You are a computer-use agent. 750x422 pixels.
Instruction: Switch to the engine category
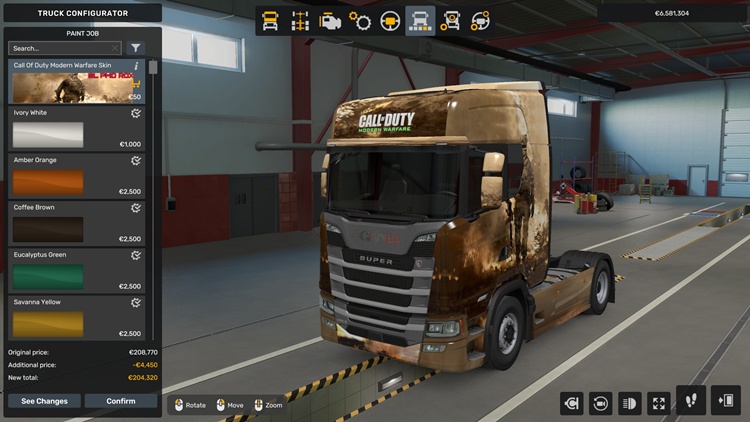pos(329,20)
